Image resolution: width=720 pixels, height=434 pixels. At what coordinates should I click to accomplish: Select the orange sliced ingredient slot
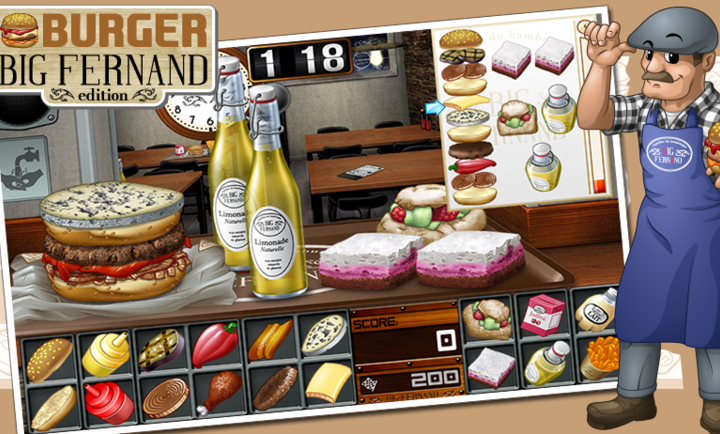pos(269,340)
